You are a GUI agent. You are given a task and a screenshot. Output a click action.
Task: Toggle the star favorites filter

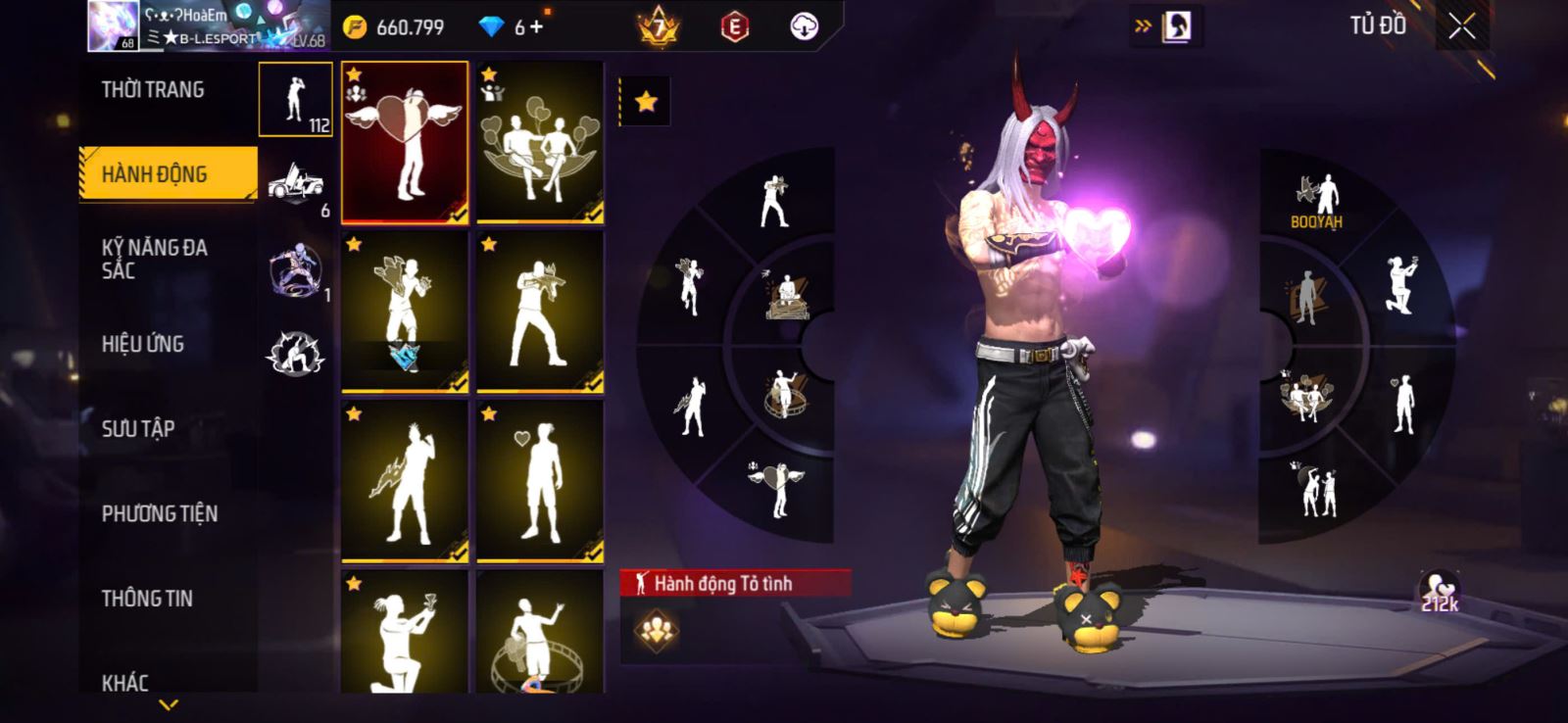pos(646,102)
